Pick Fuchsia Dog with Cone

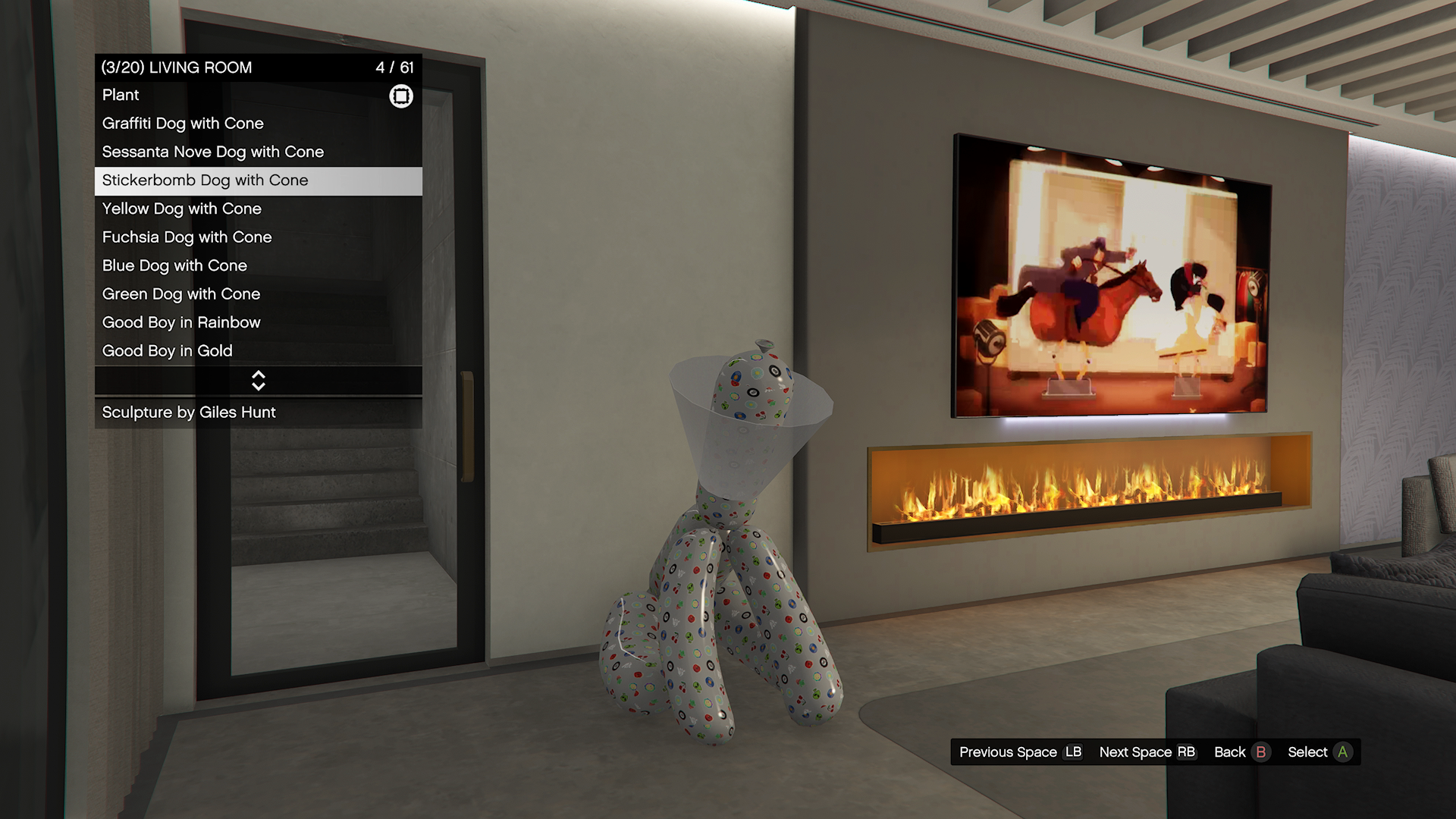[258, 237]
